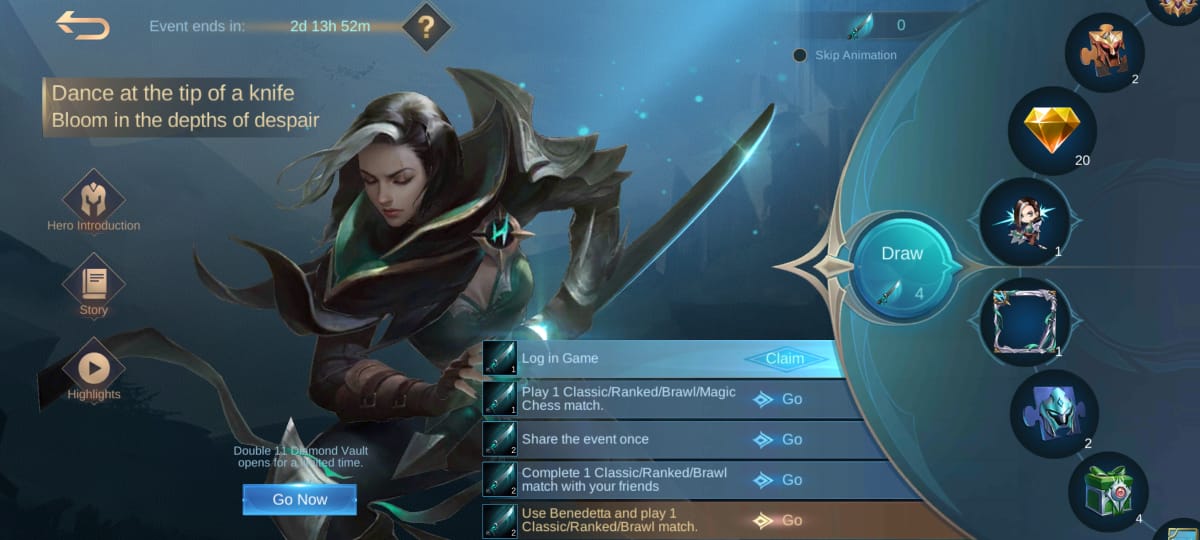Tap Go Now for Diamond Vault
Image resolution: width=1200 pixels, height=540 pixels.
coord(299,499)
